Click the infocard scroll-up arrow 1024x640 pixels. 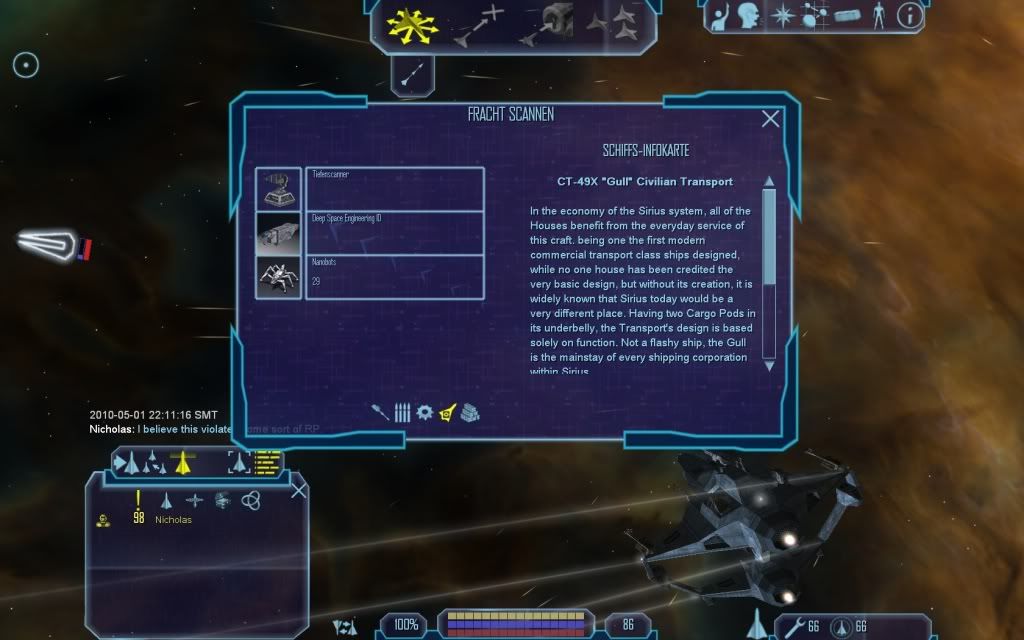point(769,182)
